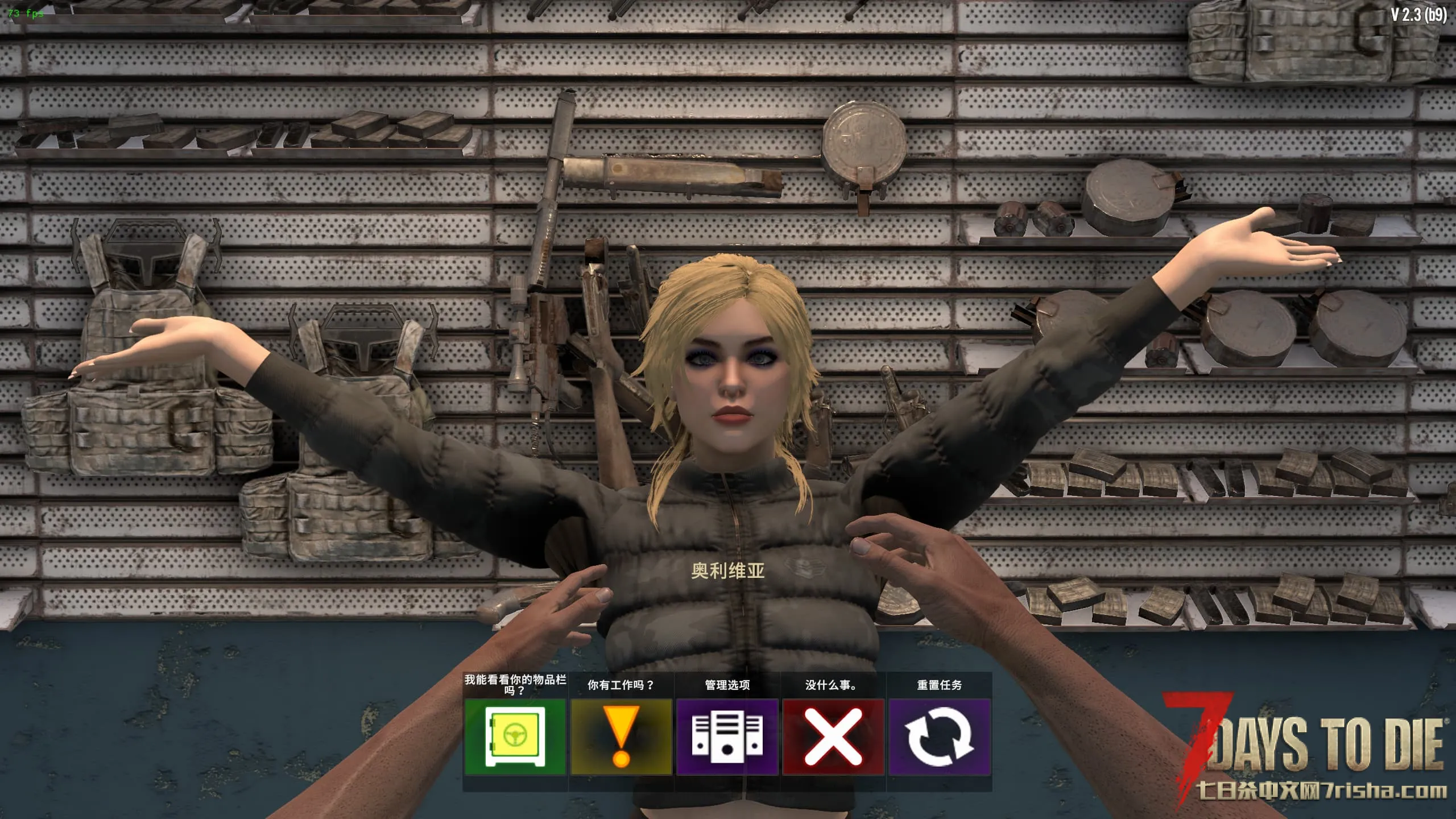Select the 重置任务 reset quest option

point(940,737)
